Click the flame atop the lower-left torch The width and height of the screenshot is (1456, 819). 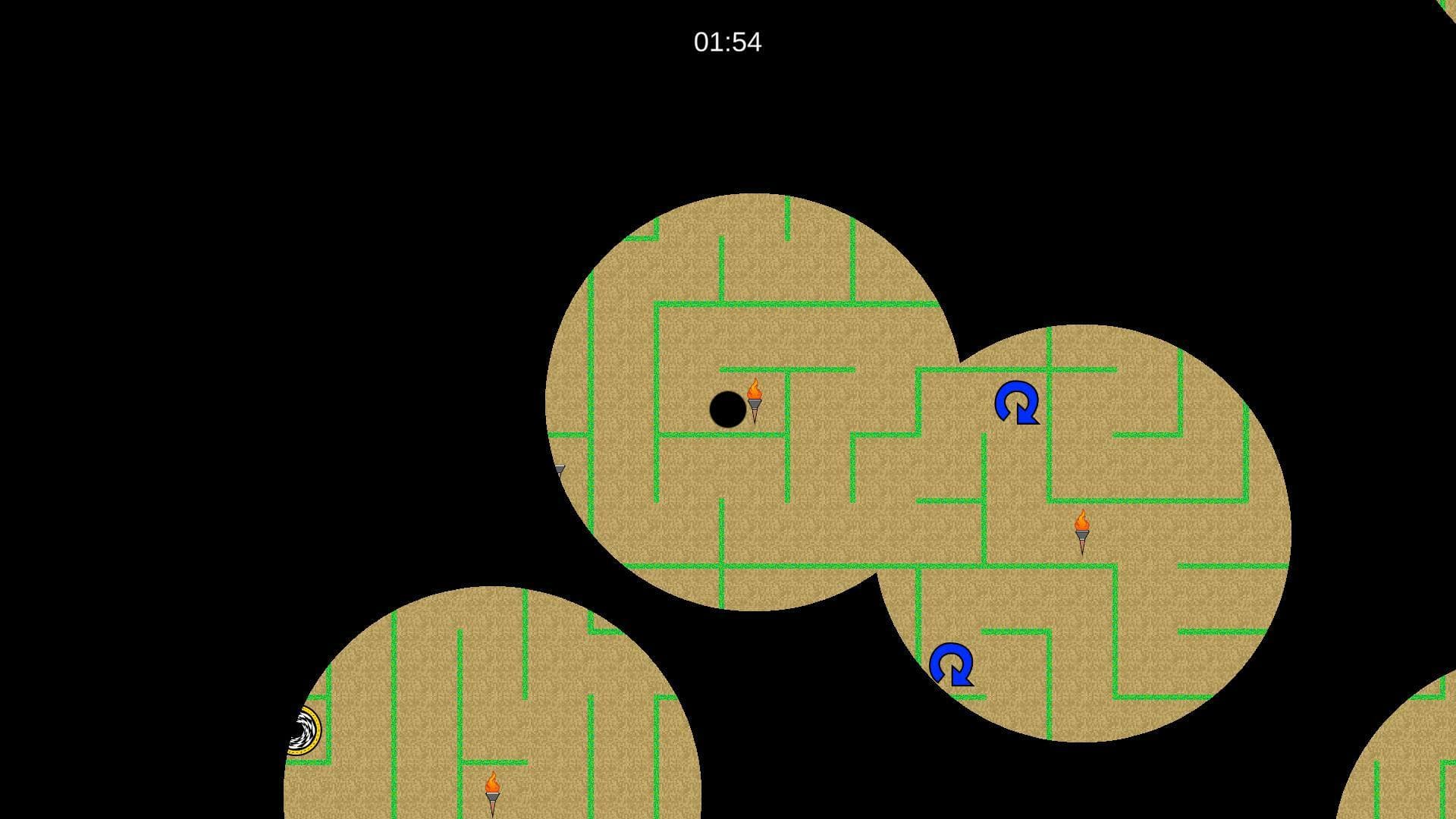coord(494,779)
